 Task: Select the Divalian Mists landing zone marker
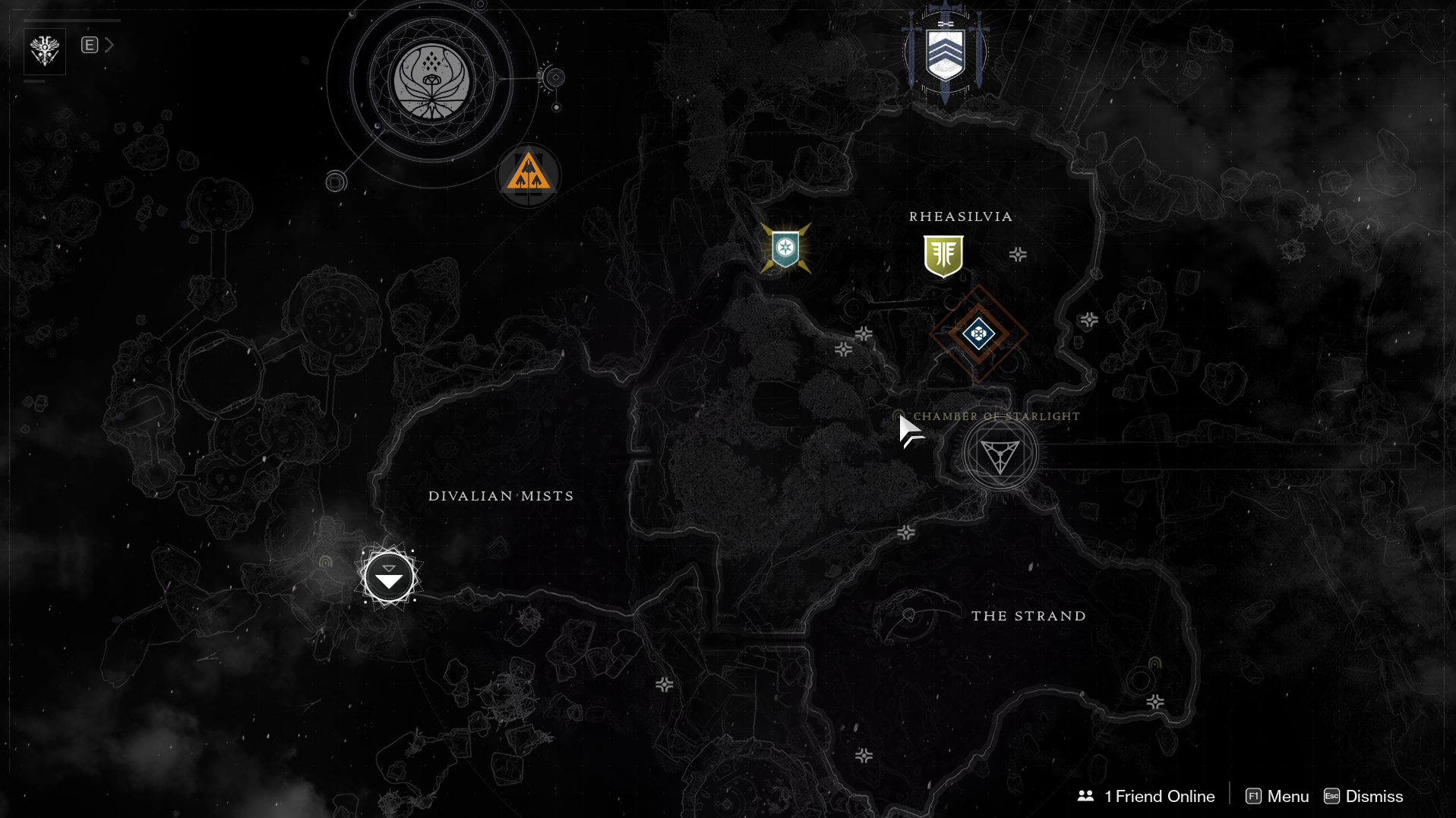point(388,577)
